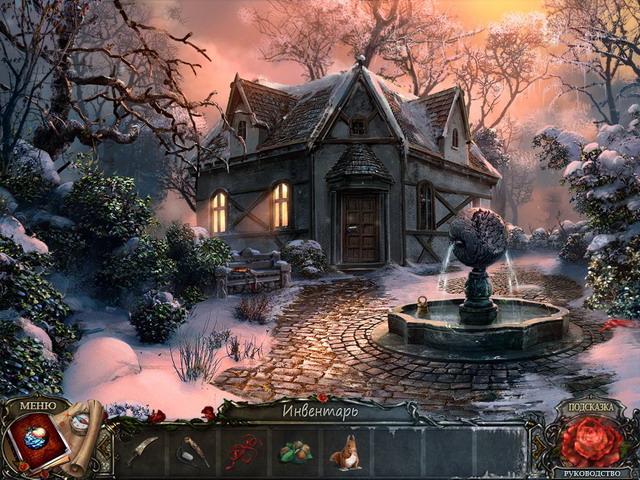Pick the red ribbon from inventory

coord(244,451)
